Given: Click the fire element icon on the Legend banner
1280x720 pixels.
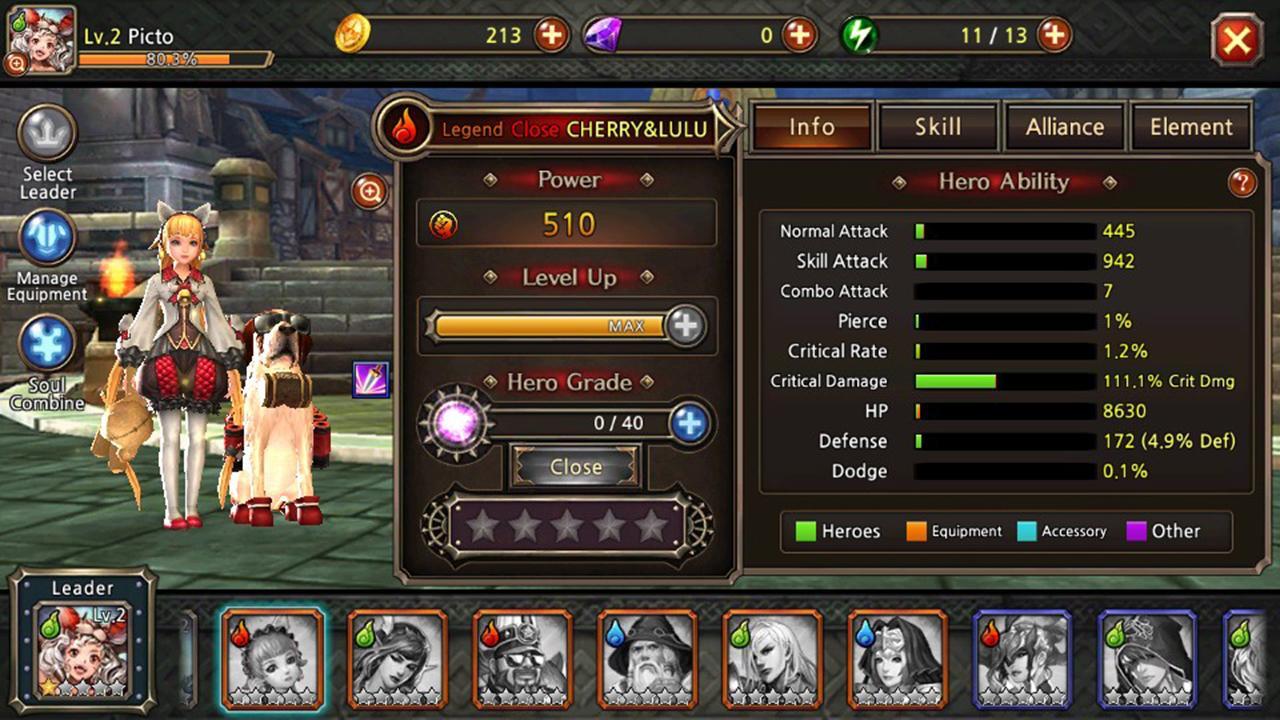Looking at the screenshot, I should pos(404,128).
